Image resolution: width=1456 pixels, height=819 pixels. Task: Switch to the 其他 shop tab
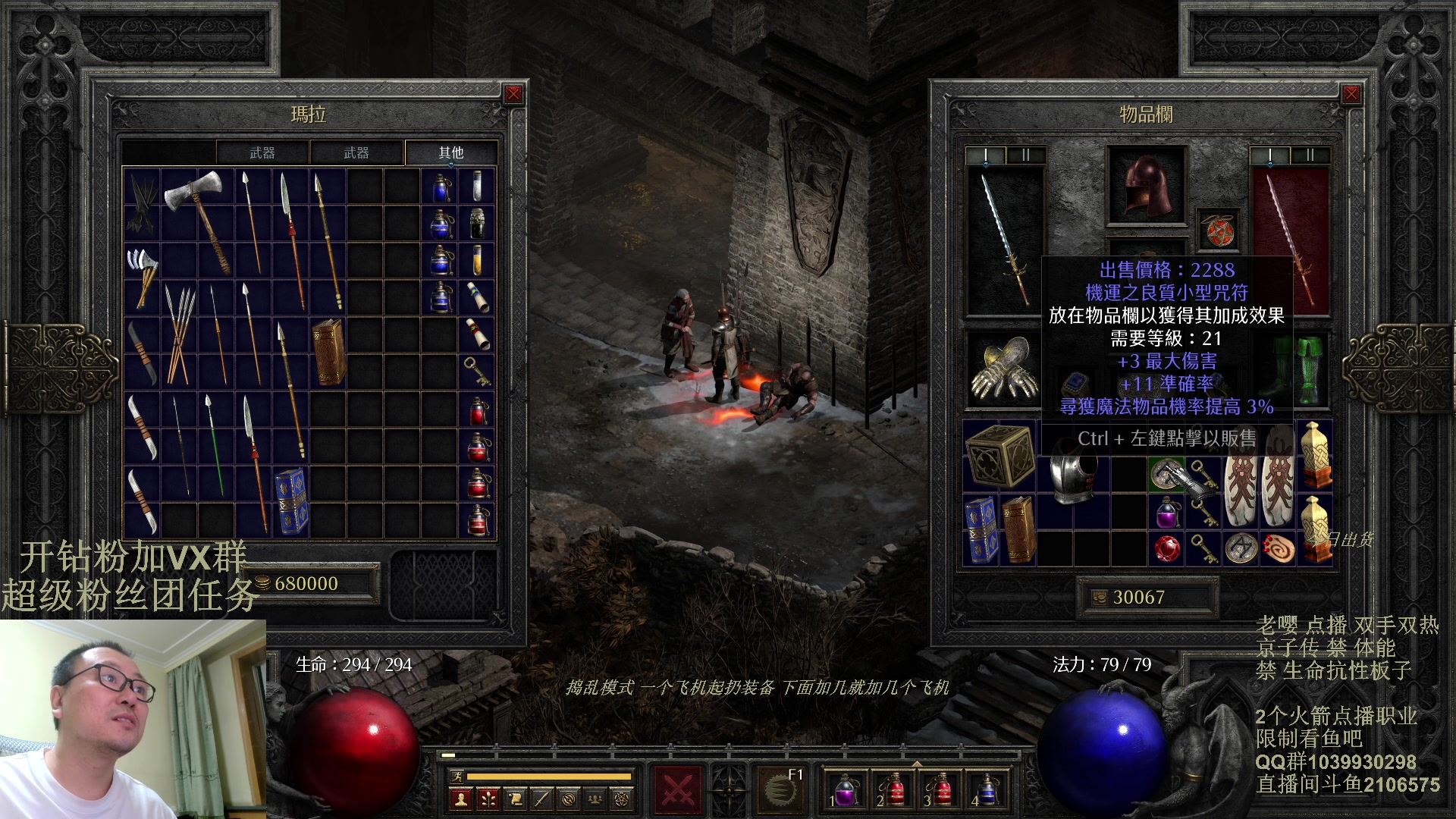pyautogui.click(x=450, y=152)
